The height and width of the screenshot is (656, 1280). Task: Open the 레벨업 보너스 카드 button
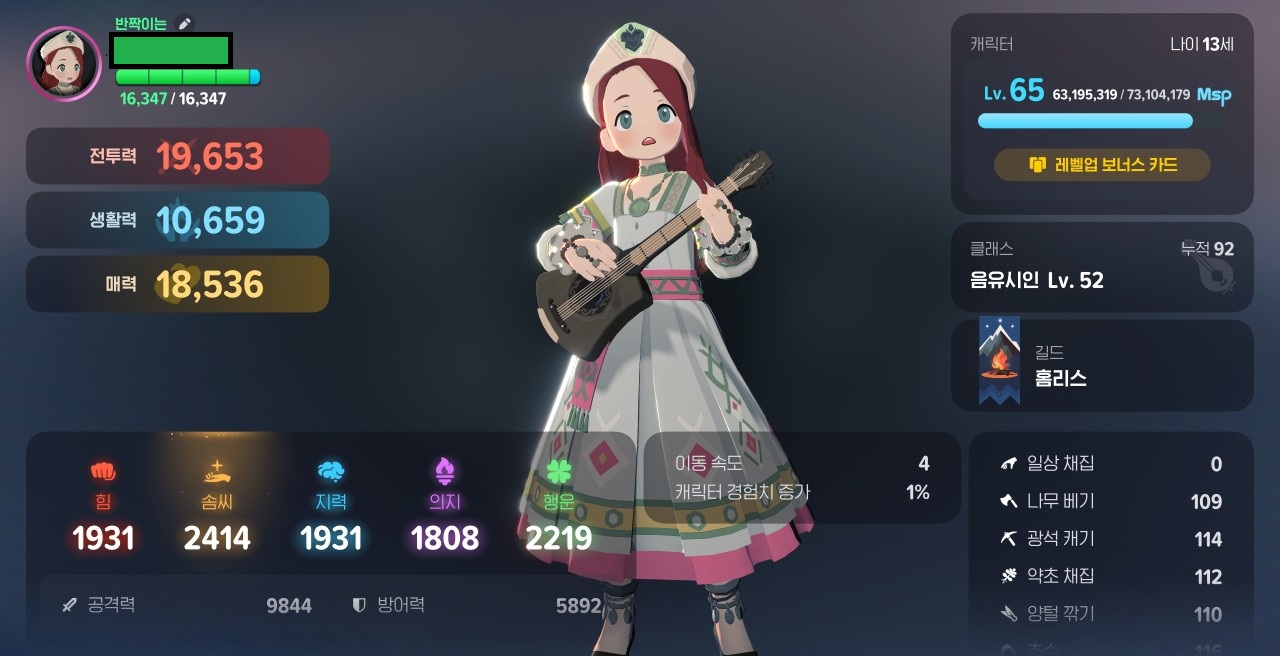click(x=1102, y=165)
